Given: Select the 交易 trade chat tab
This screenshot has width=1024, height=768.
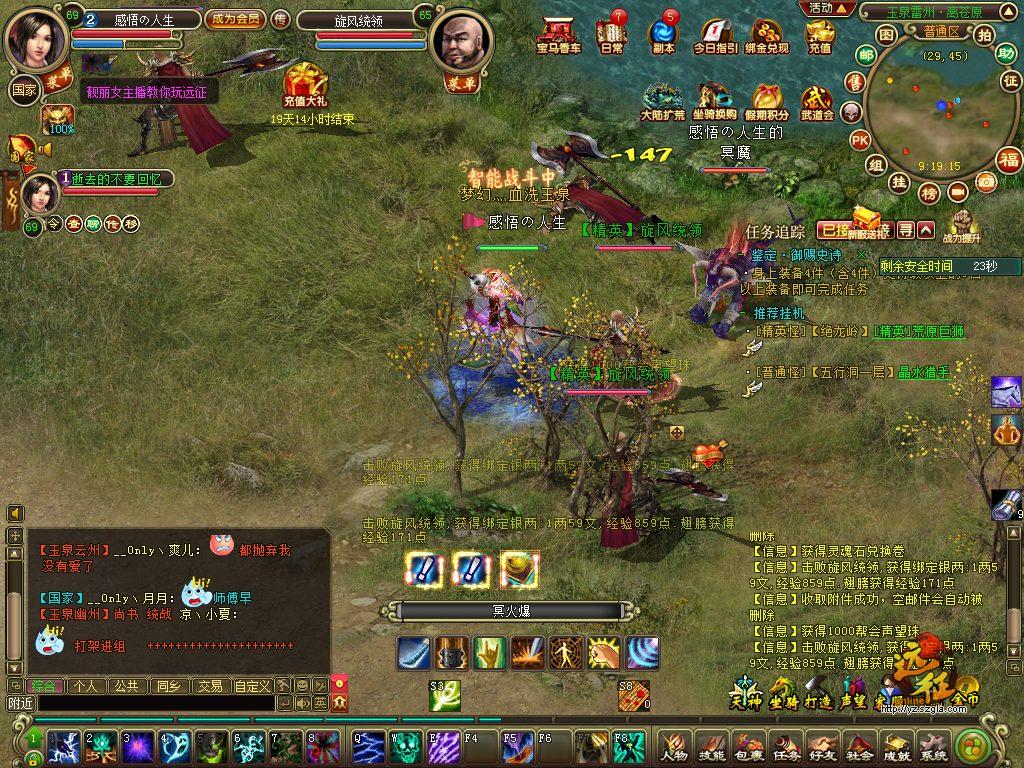Looking at the screenshot, I should [x=209, y=686].
